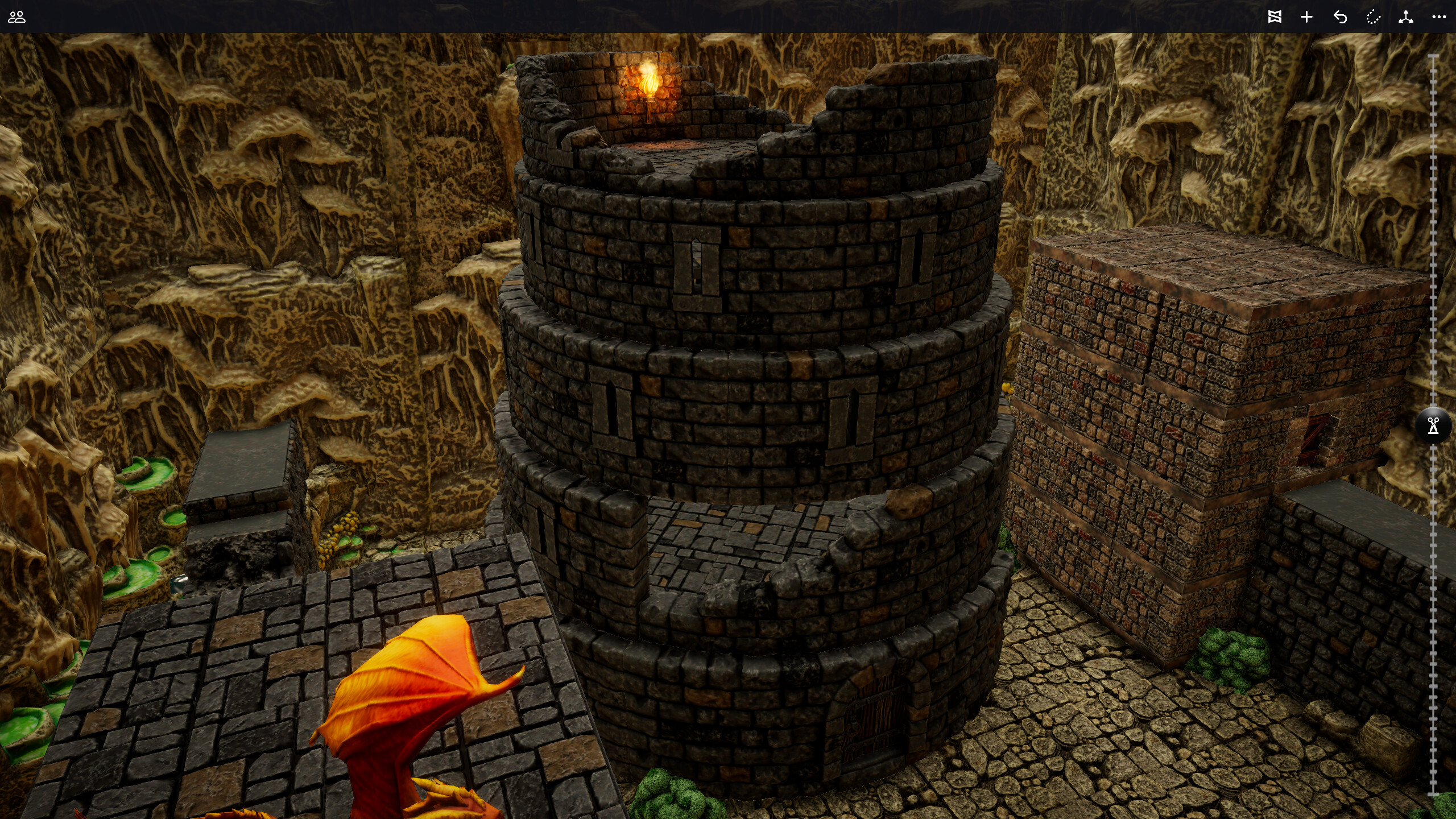Click the TaleSpire logo icon in toolbar

click(1275, 17)
